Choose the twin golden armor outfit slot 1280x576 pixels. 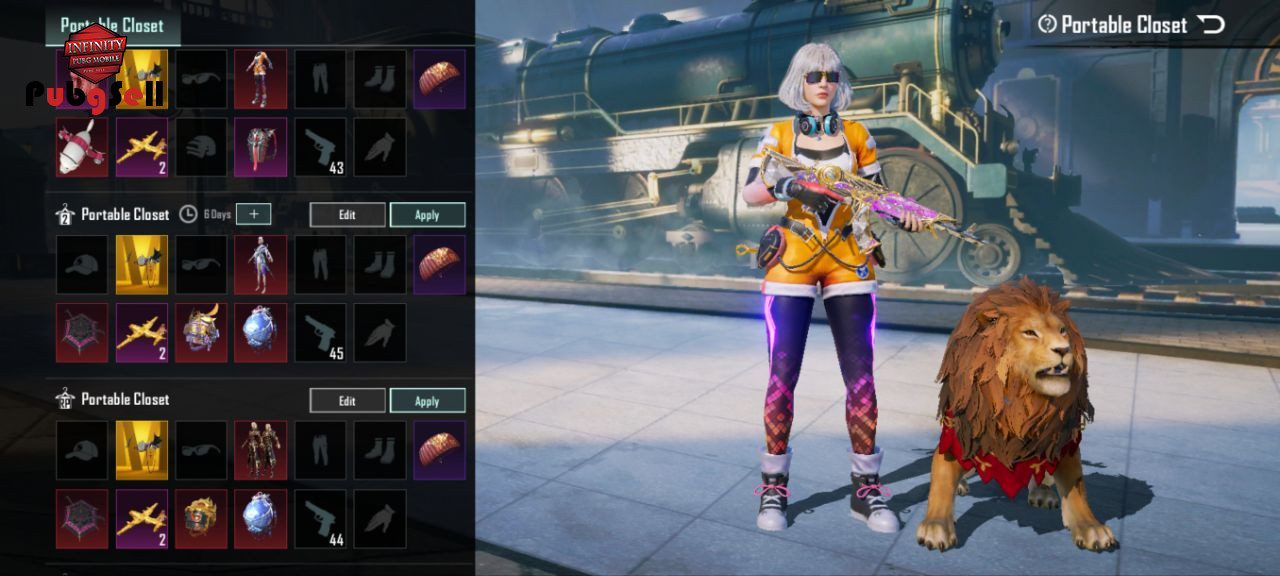pyautogui.click(x=260, y=450)
